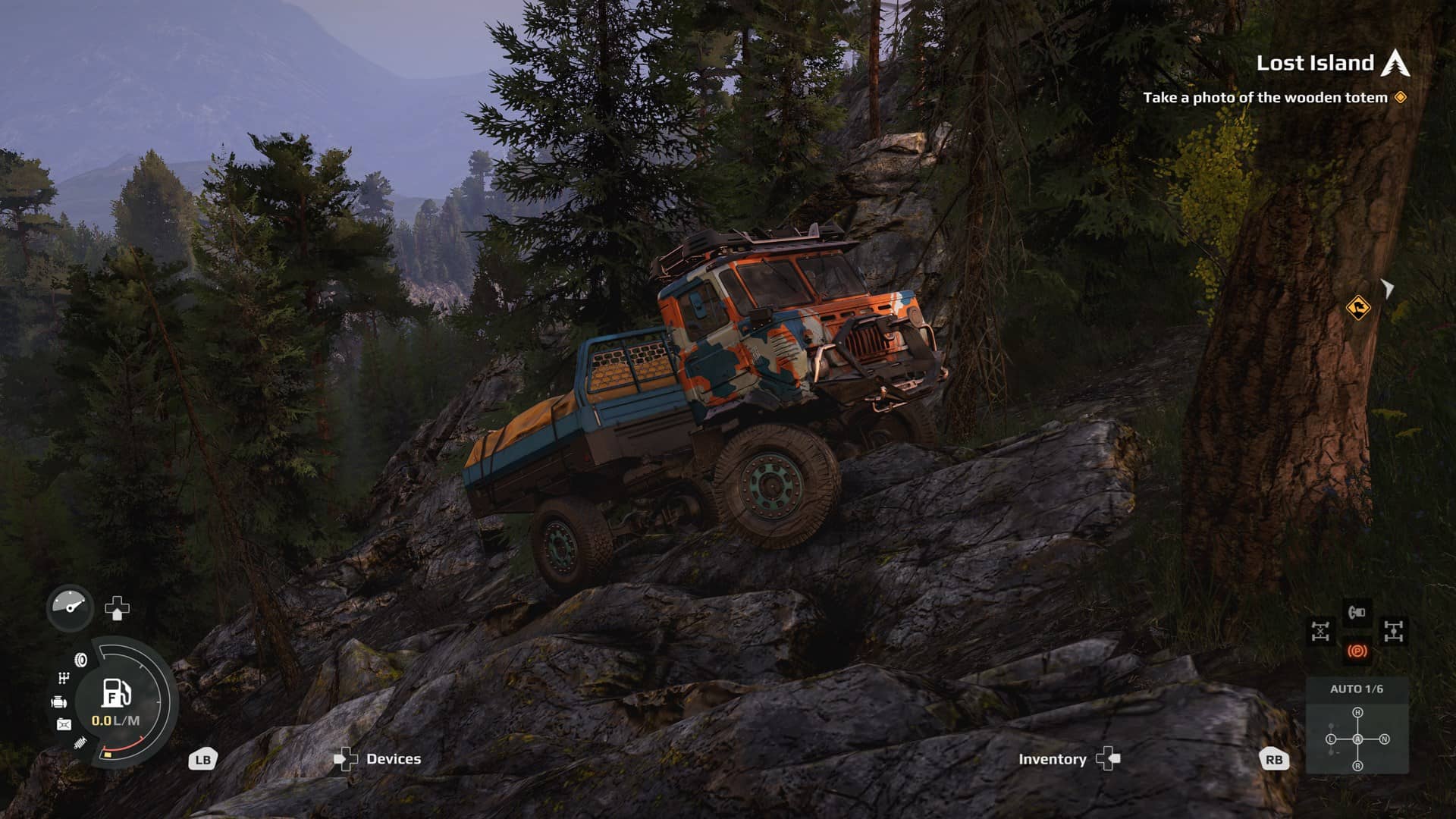Open the Inventory menu

point(1053,759)
